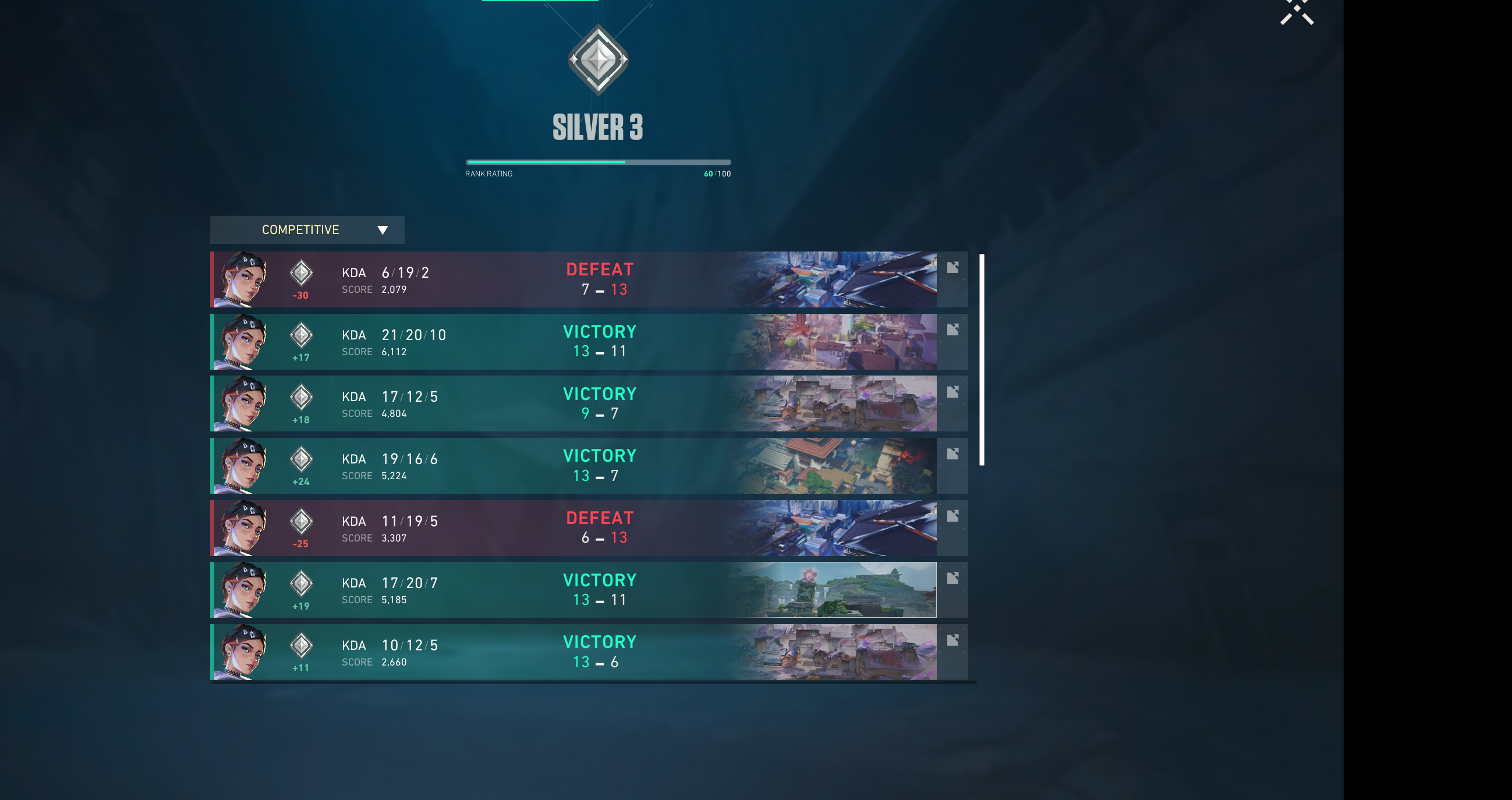
Task: Click the Silver 3 rank badge
Action: (598, 60)
